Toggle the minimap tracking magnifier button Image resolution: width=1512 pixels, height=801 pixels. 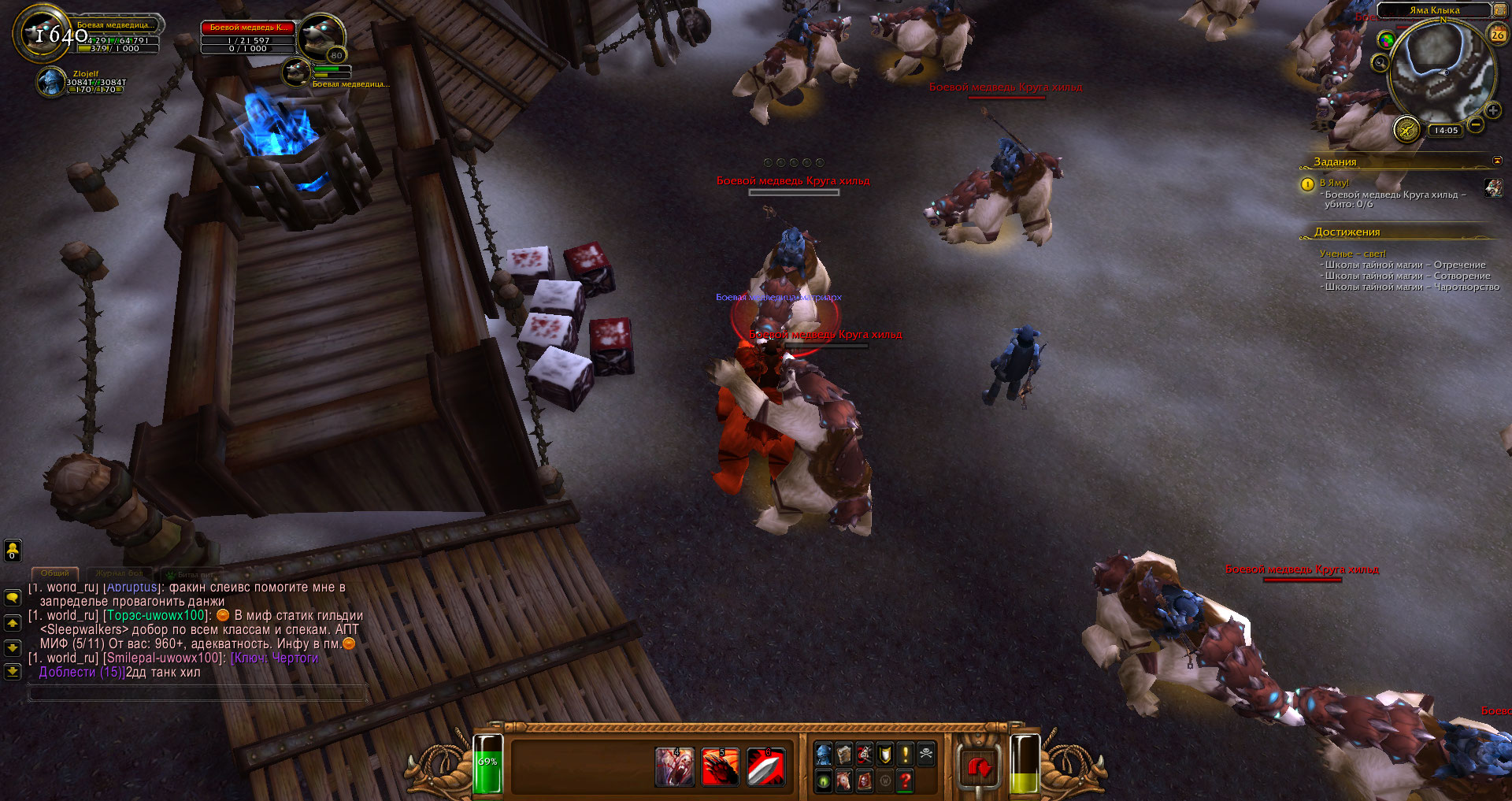1380,63
